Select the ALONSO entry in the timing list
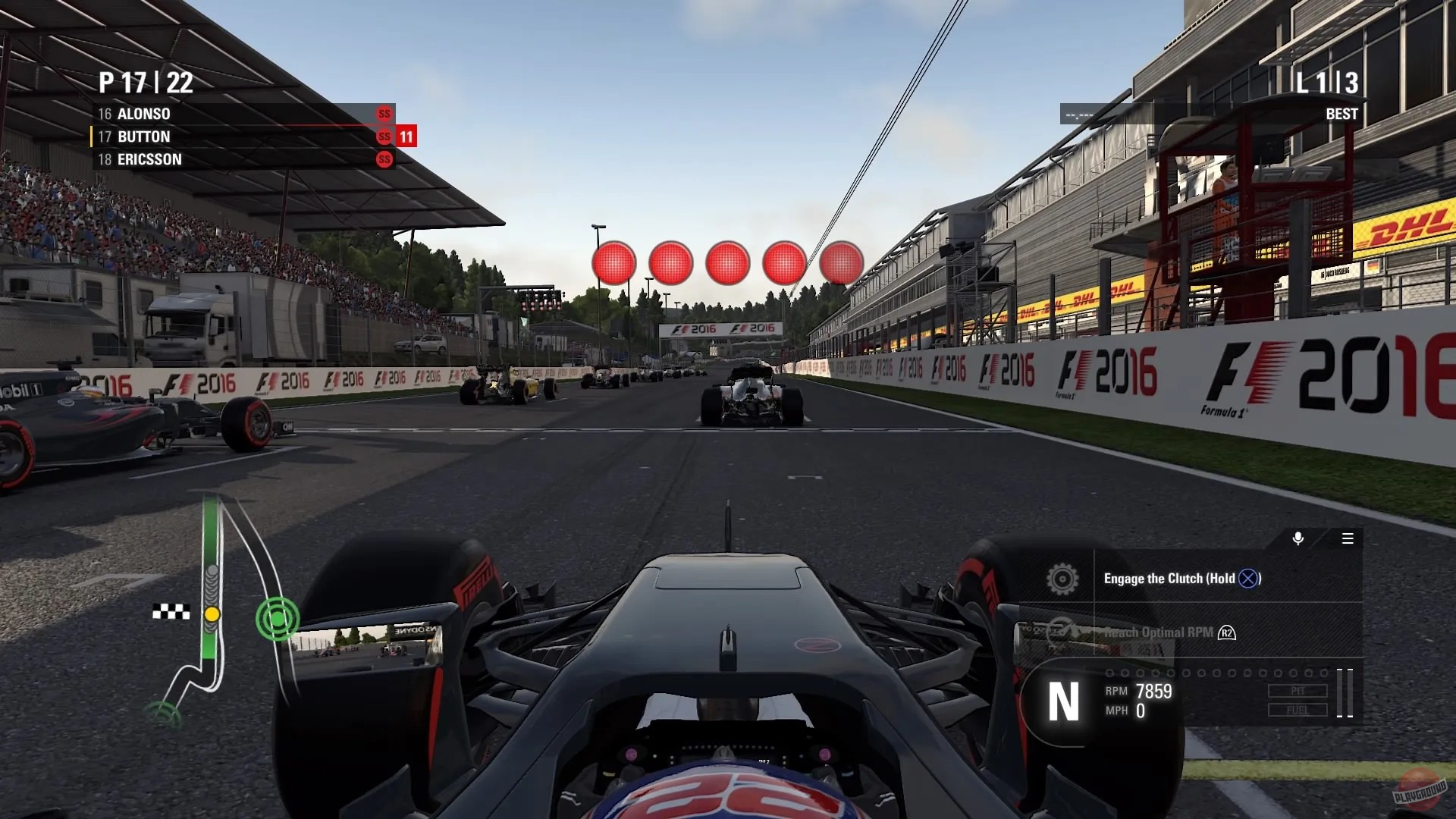Viewport: 1456px width, 819px height. [x=144, y=114]
